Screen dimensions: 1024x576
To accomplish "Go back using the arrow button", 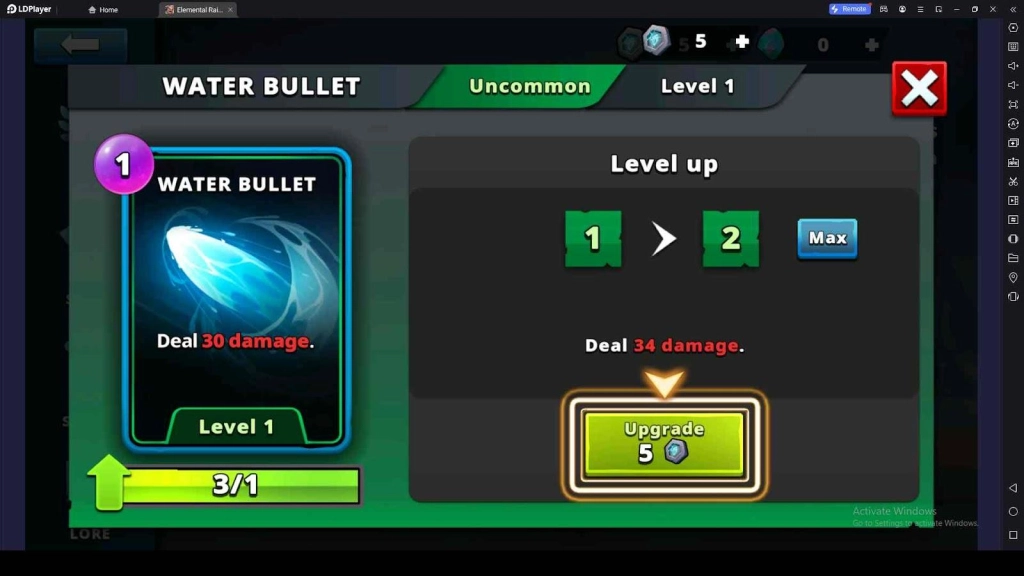I will 80,45.
